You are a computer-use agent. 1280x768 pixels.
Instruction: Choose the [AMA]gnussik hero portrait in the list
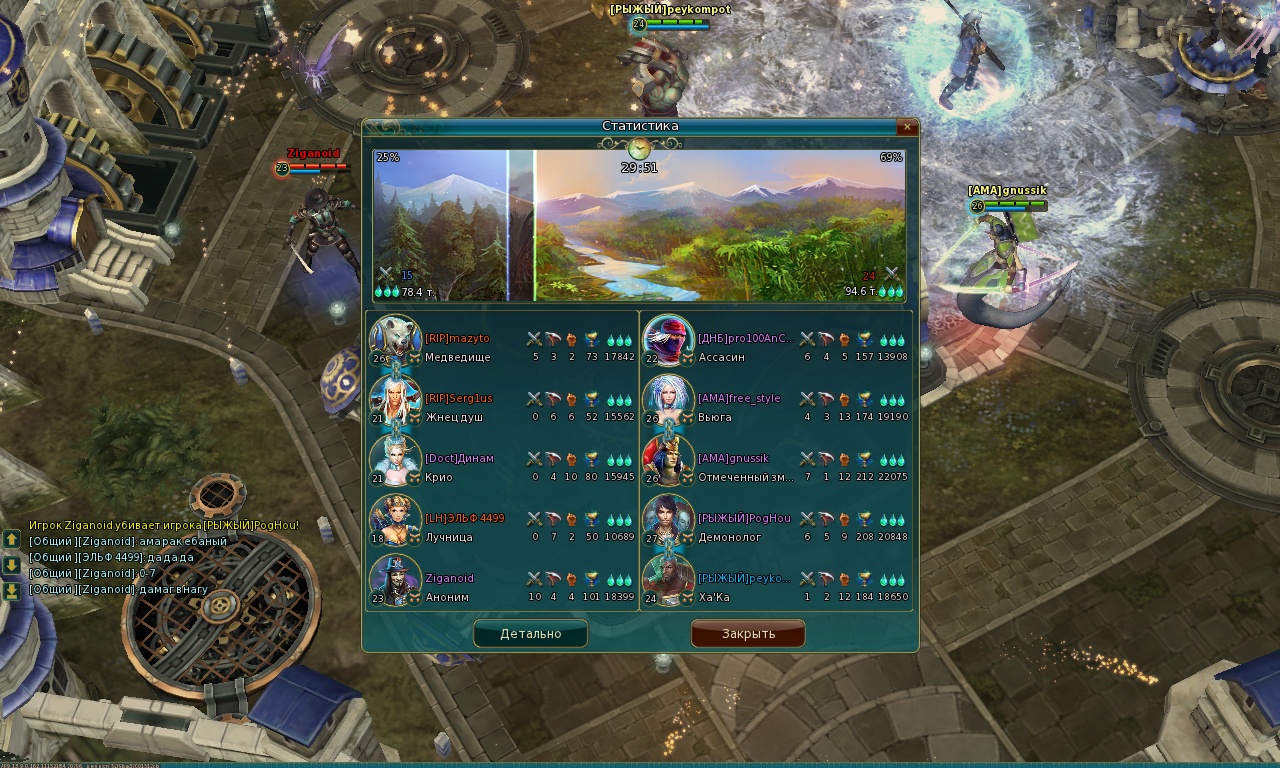pos(668,460)
